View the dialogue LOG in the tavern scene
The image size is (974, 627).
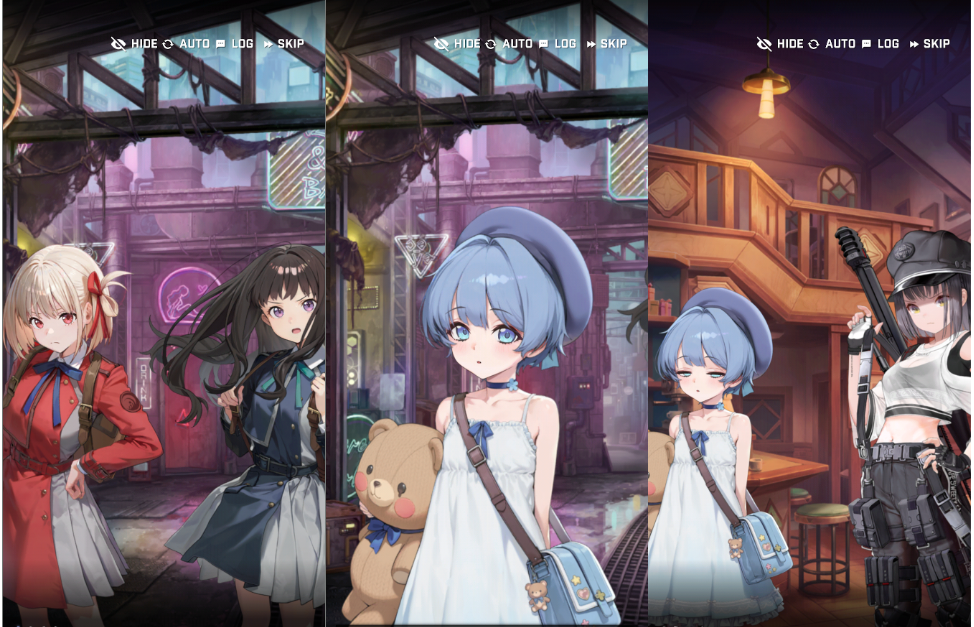881,44
